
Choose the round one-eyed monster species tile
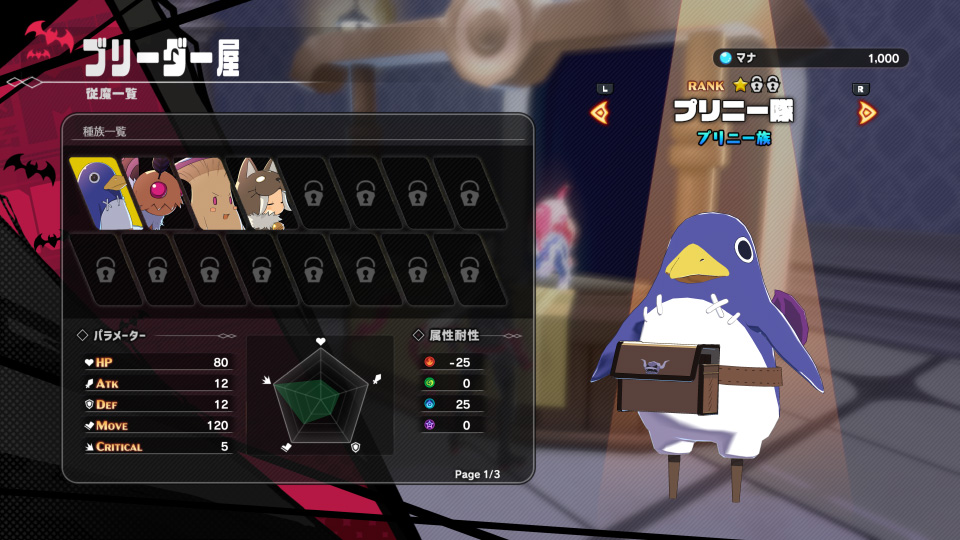tap(150, 193)
